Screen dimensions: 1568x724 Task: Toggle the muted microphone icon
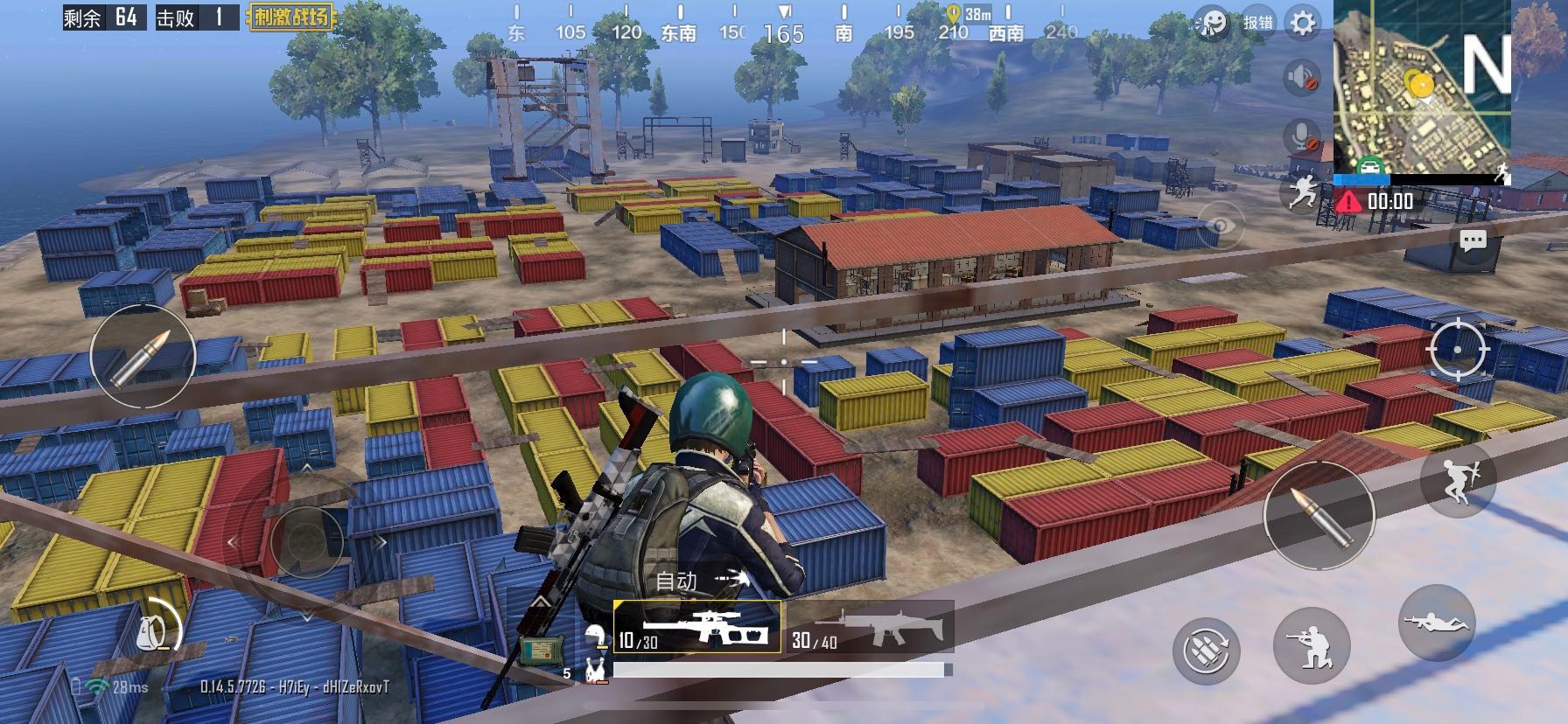click(1301, 136)
